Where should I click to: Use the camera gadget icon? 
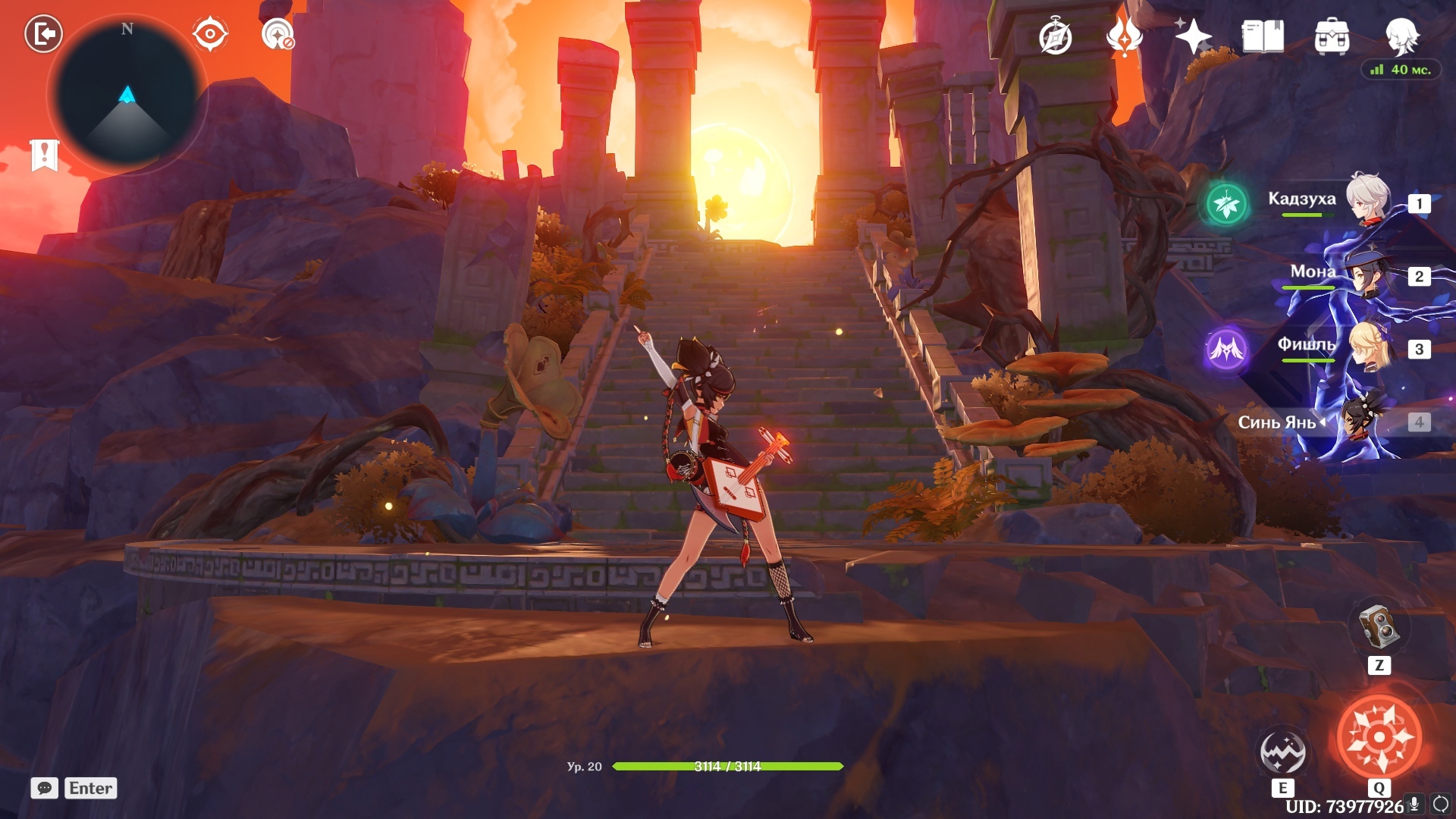[1379, 626]
